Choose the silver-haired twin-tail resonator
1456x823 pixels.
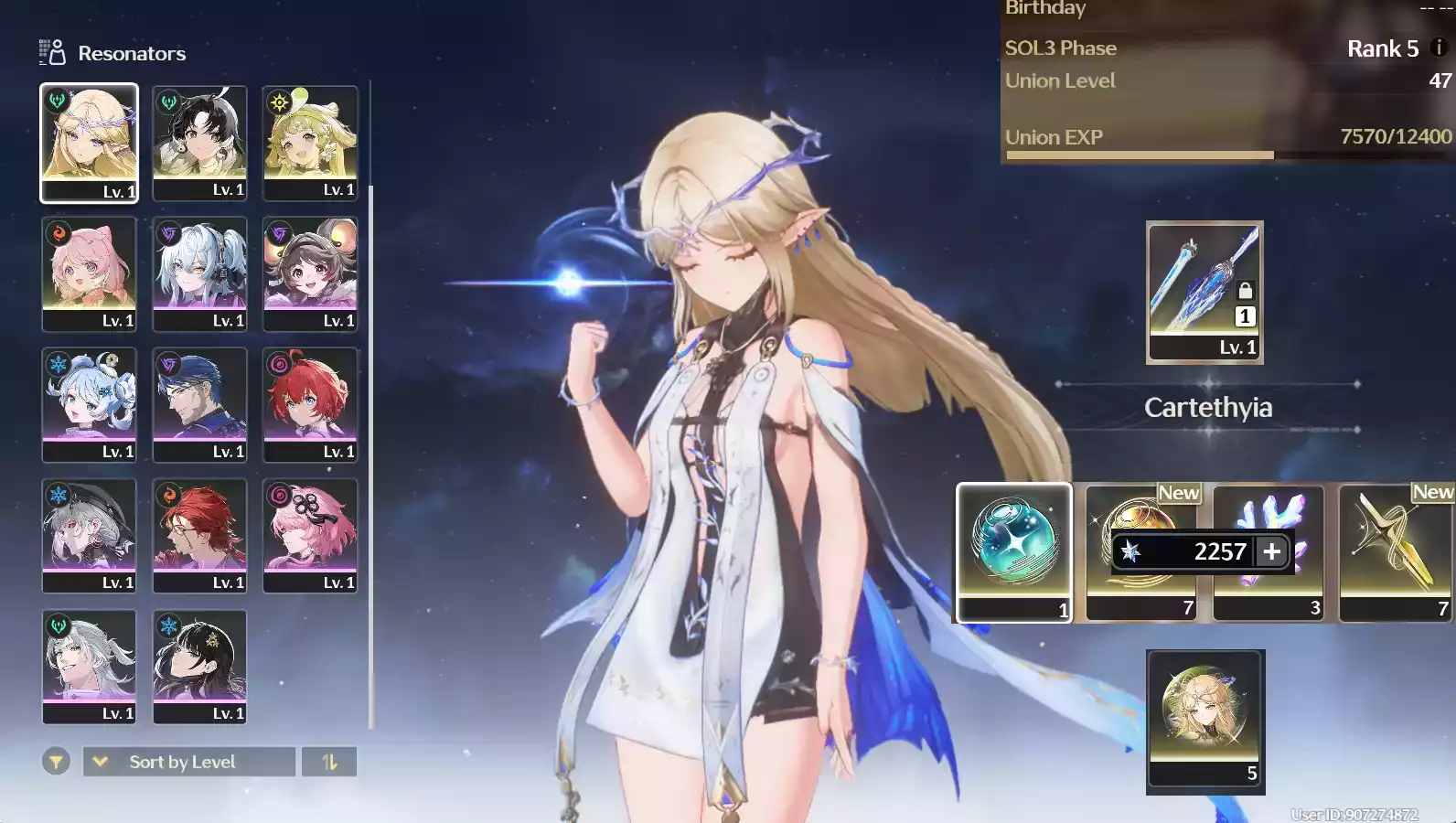pos(199,273)
